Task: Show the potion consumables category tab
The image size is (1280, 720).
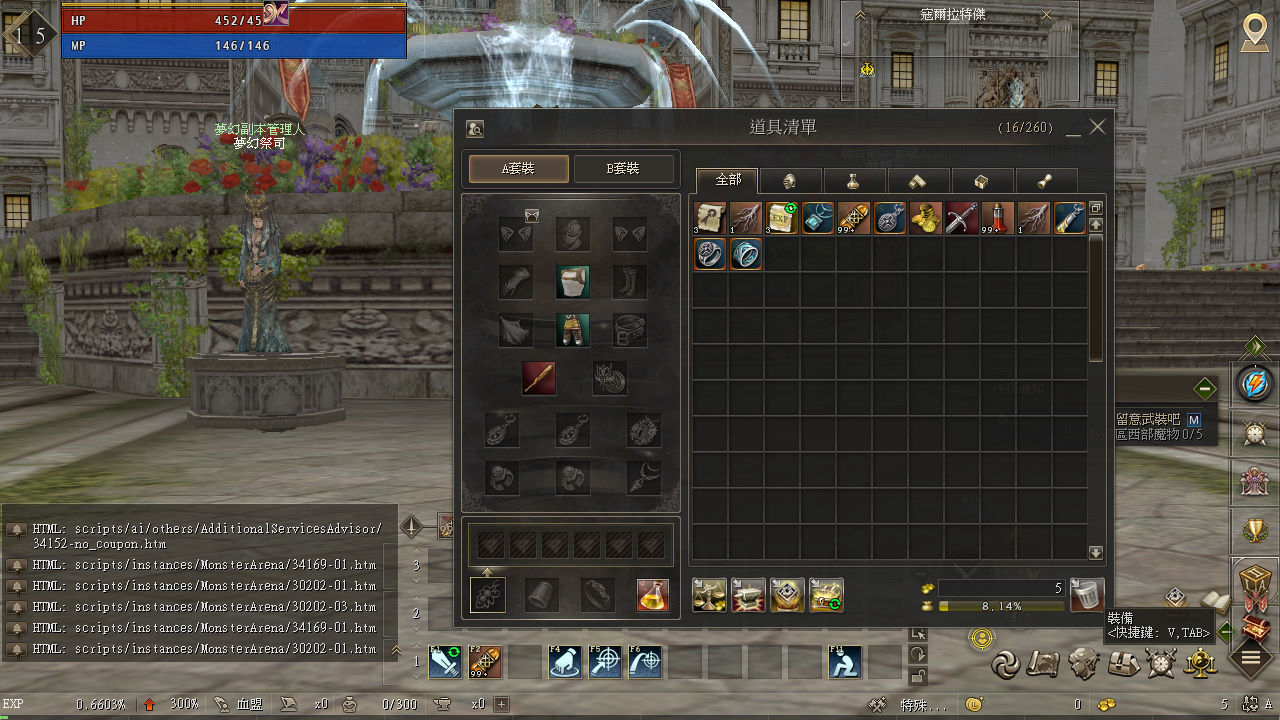Action: tap(854, 181)
